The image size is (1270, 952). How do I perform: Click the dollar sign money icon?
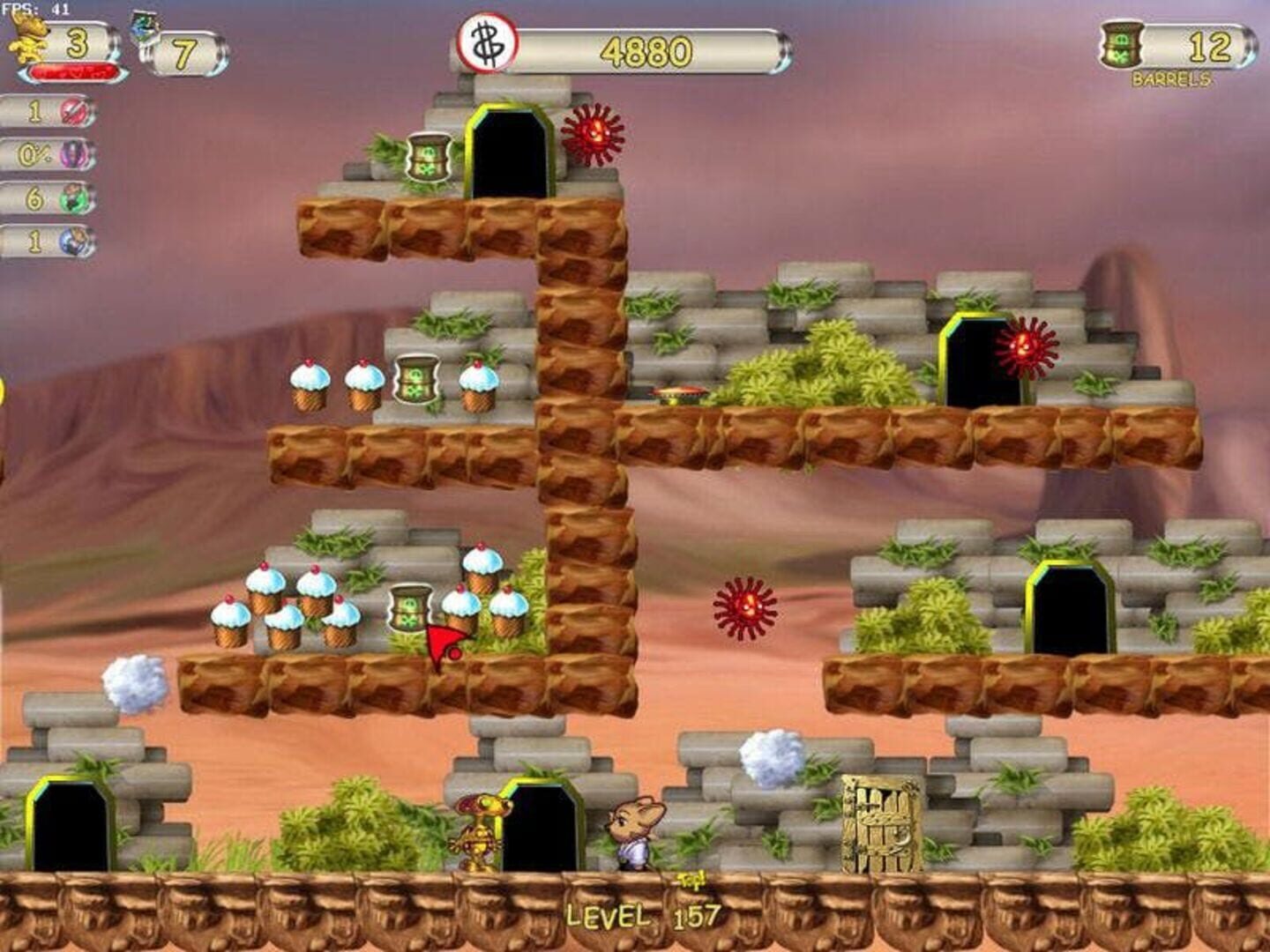click(487, 44)
